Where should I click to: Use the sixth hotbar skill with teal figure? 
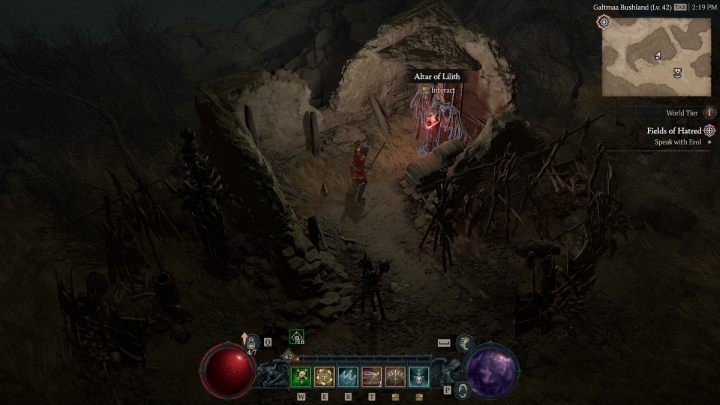[x=420, y=376]
